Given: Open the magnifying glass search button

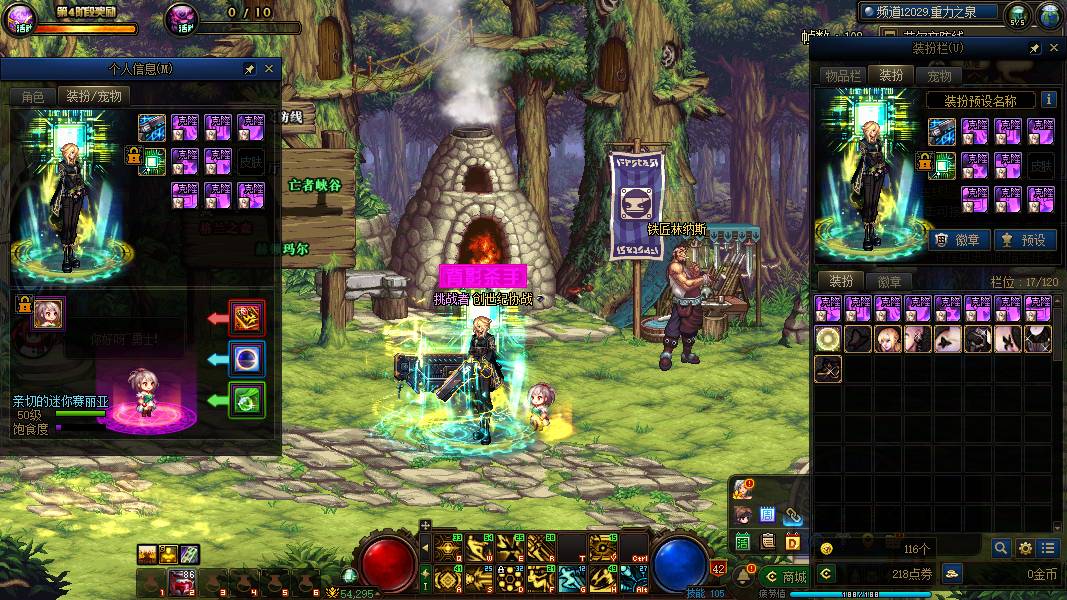Looking at the screenshot, I should [1001, 548].
